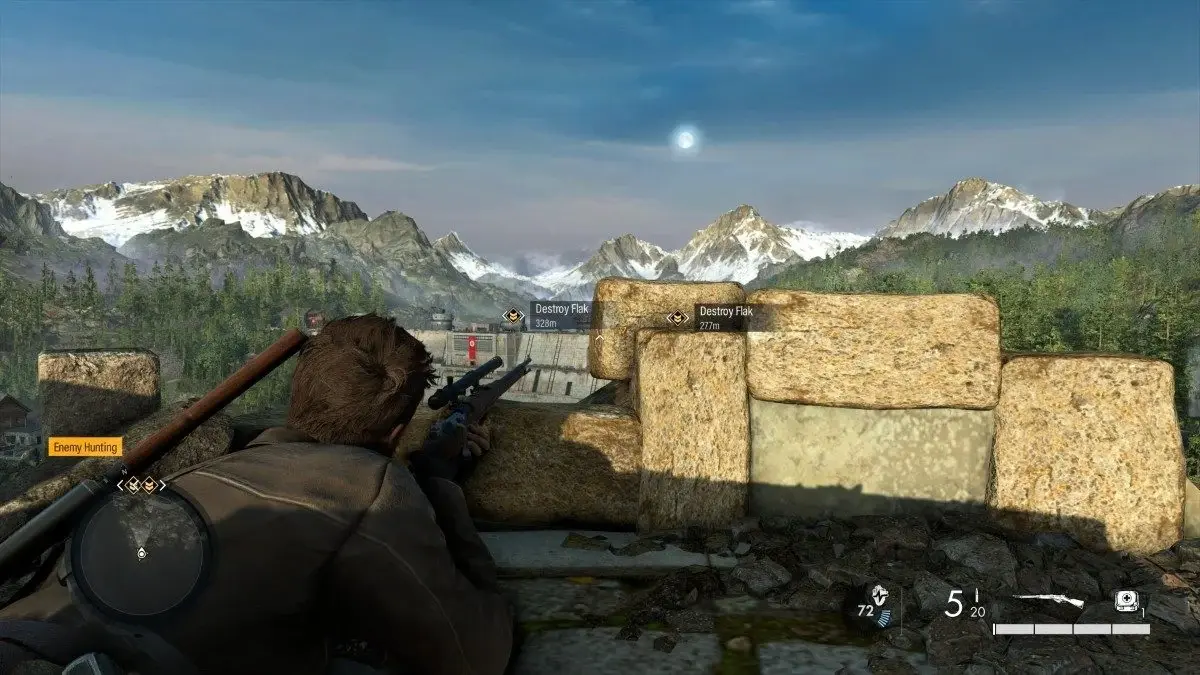This screenshot has width=1200, height=675.
Task: Select the Destroy Flak 328m objective marker
Action: tap(513, 316)
